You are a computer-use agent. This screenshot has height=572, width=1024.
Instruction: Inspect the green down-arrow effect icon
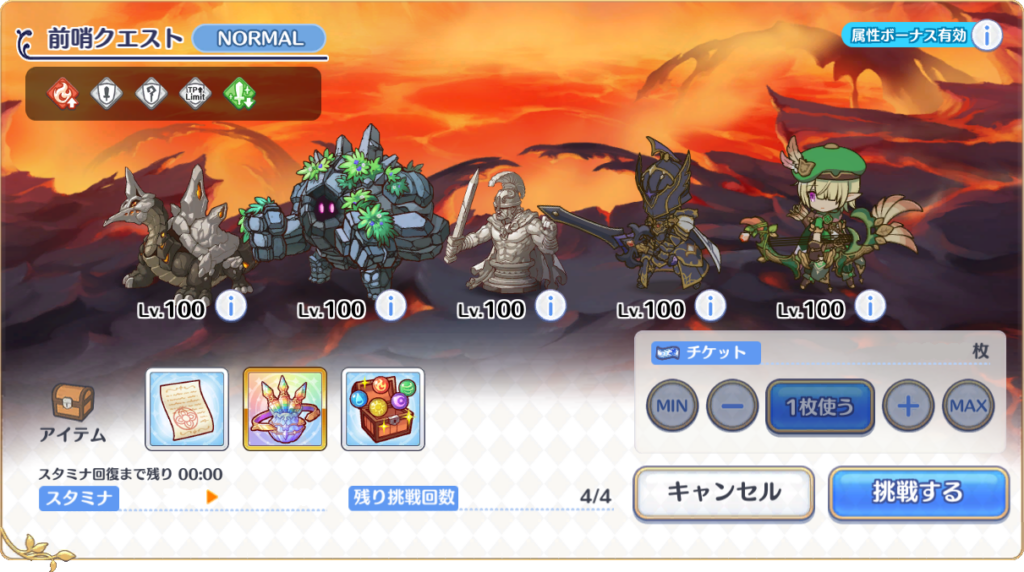pos(240,94)
